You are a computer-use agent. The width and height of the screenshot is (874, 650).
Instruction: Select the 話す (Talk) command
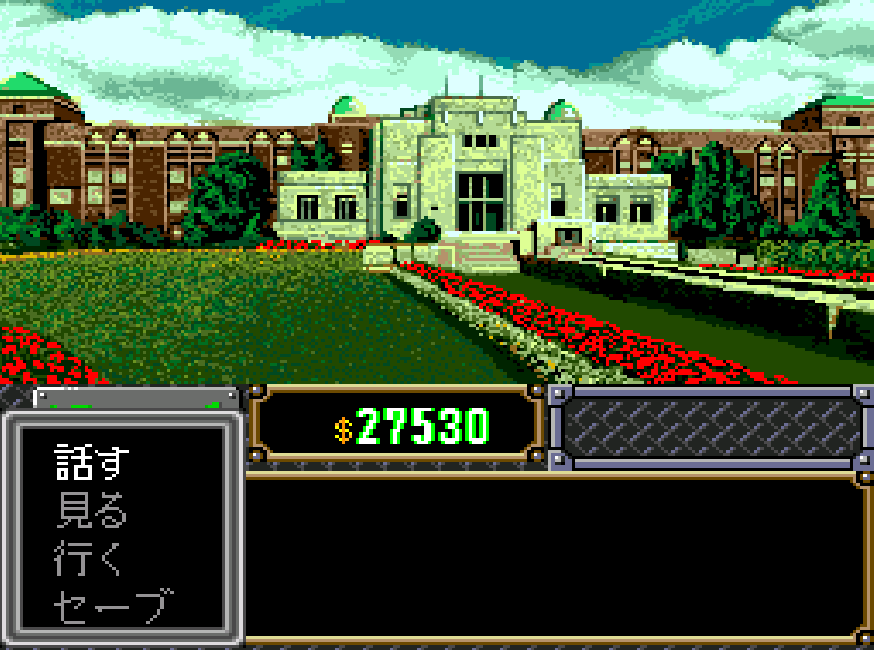[92, 463]
